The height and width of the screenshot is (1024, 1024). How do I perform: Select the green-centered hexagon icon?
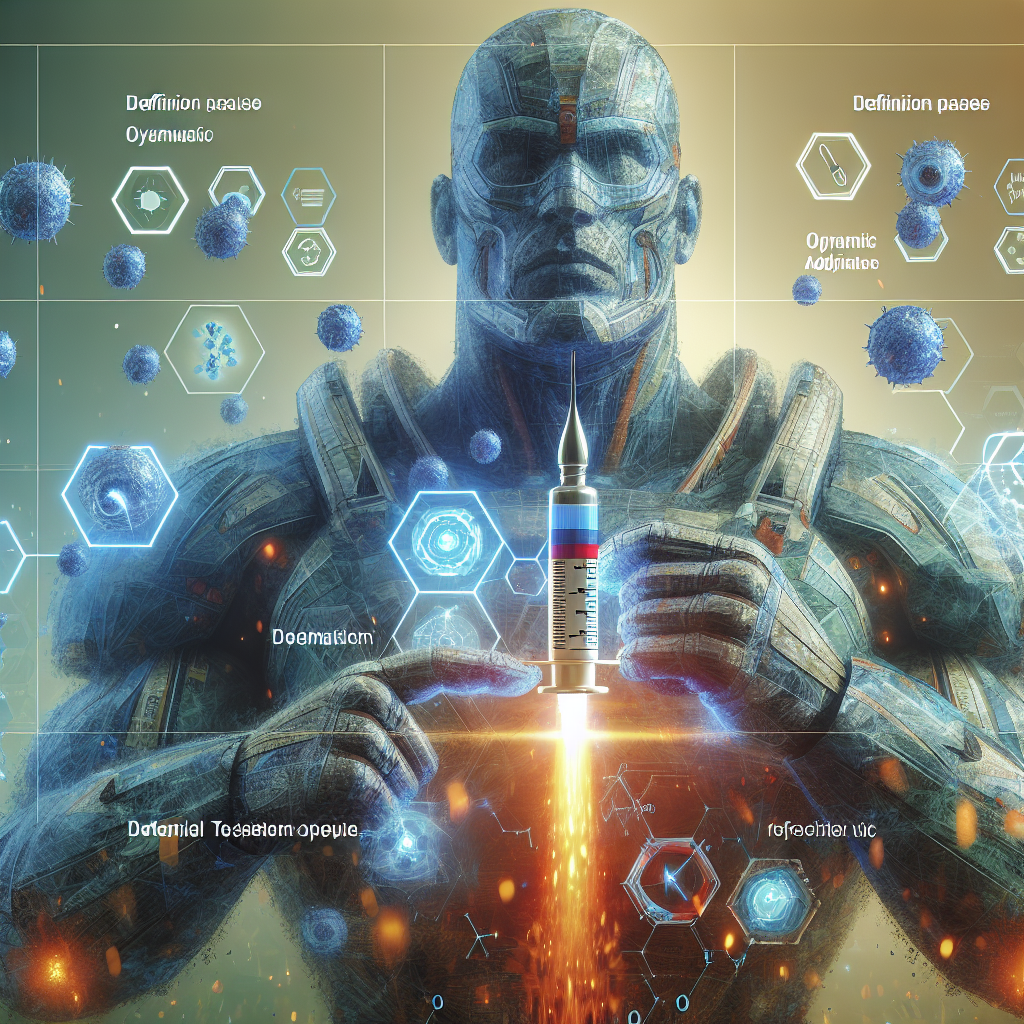[146, 200]
